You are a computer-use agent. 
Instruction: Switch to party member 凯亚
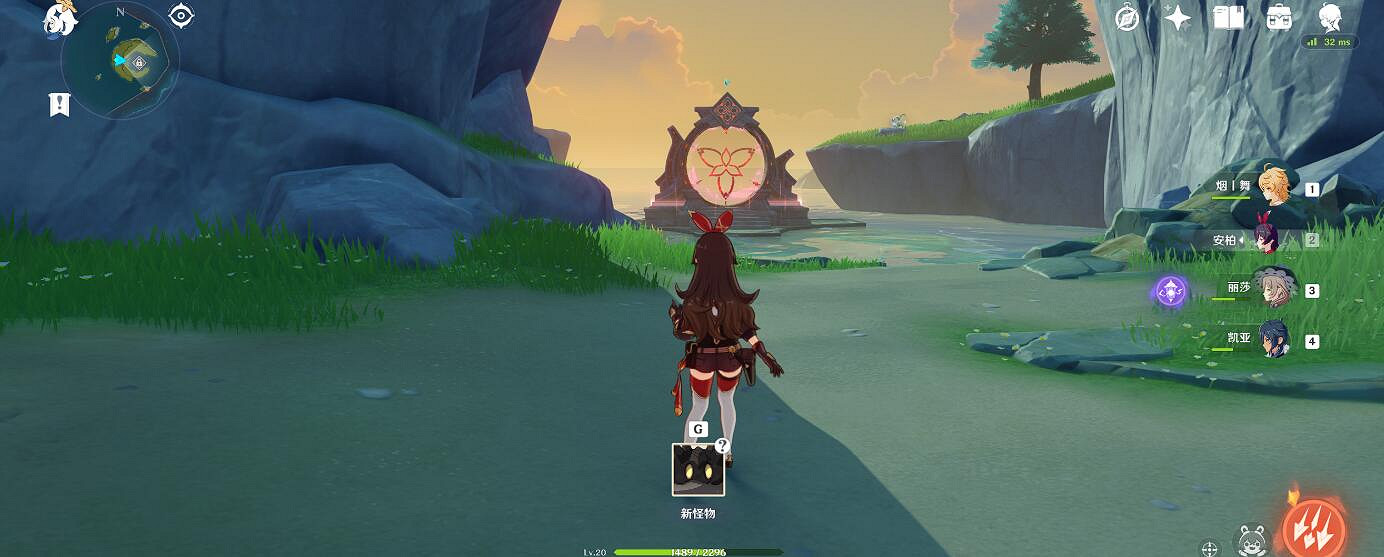tap(1274, 340)
